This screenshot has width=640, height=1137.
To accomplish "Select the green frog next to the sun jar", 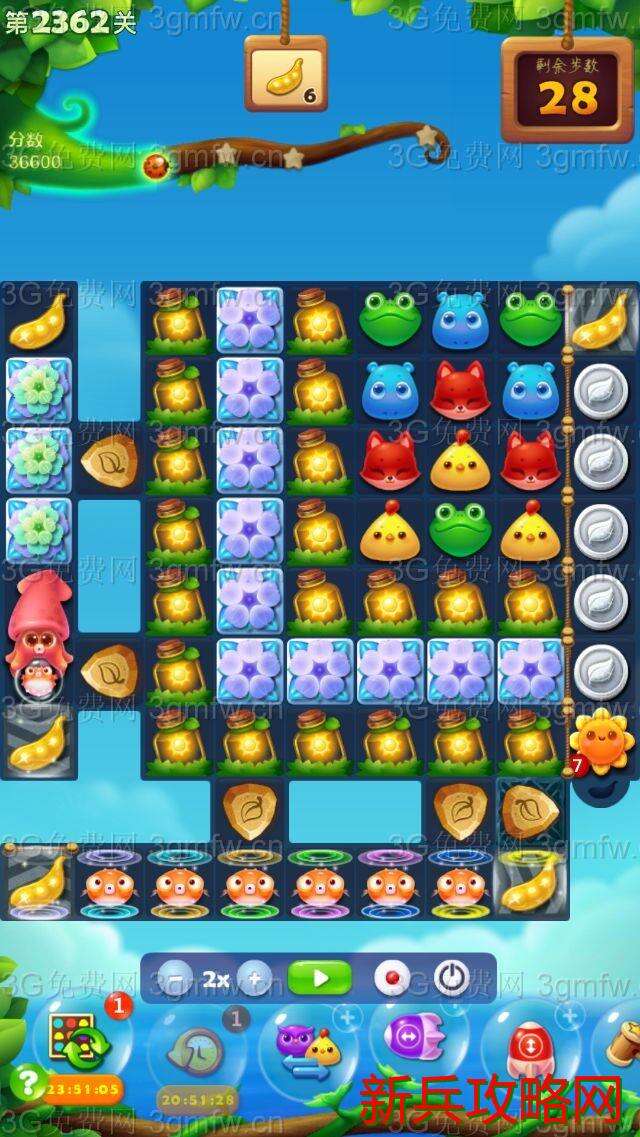I will point(390,319).
